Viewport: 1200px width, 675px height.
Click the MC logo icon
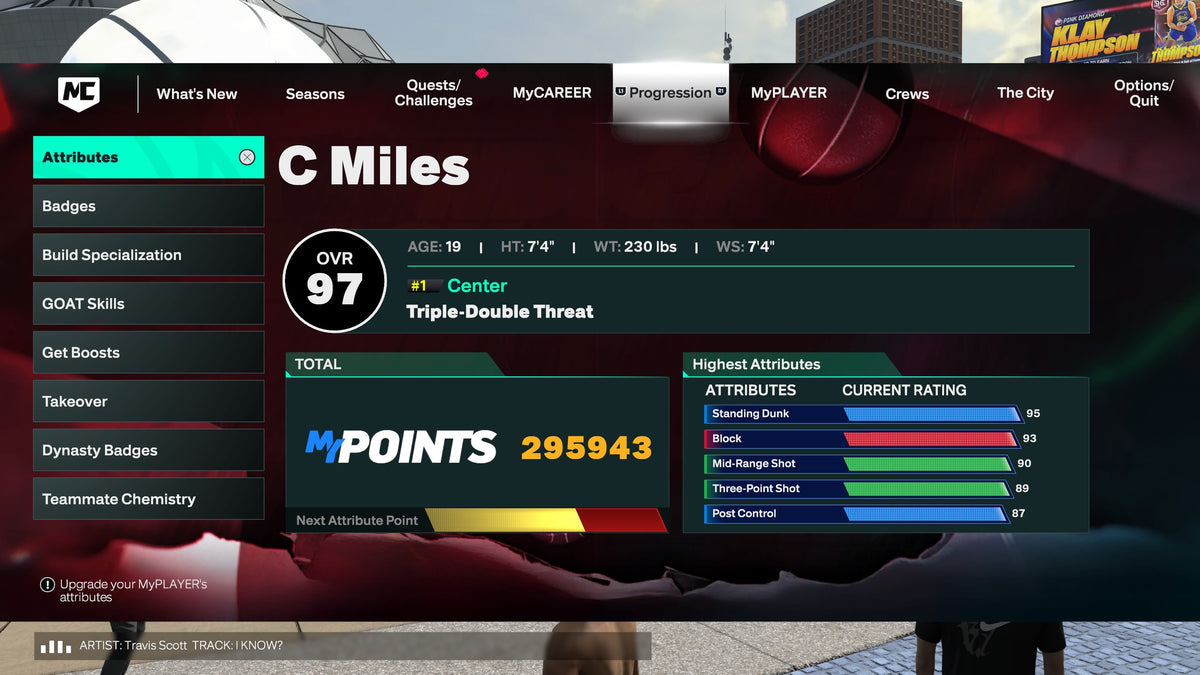click(x=79, y=94)
